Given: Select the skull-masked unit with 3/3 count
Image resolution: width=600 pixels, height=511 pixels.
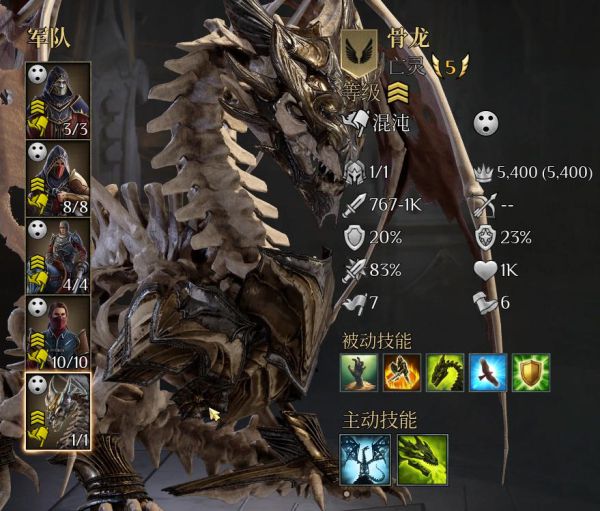Looking at the screenshot, I should point(59,100).
